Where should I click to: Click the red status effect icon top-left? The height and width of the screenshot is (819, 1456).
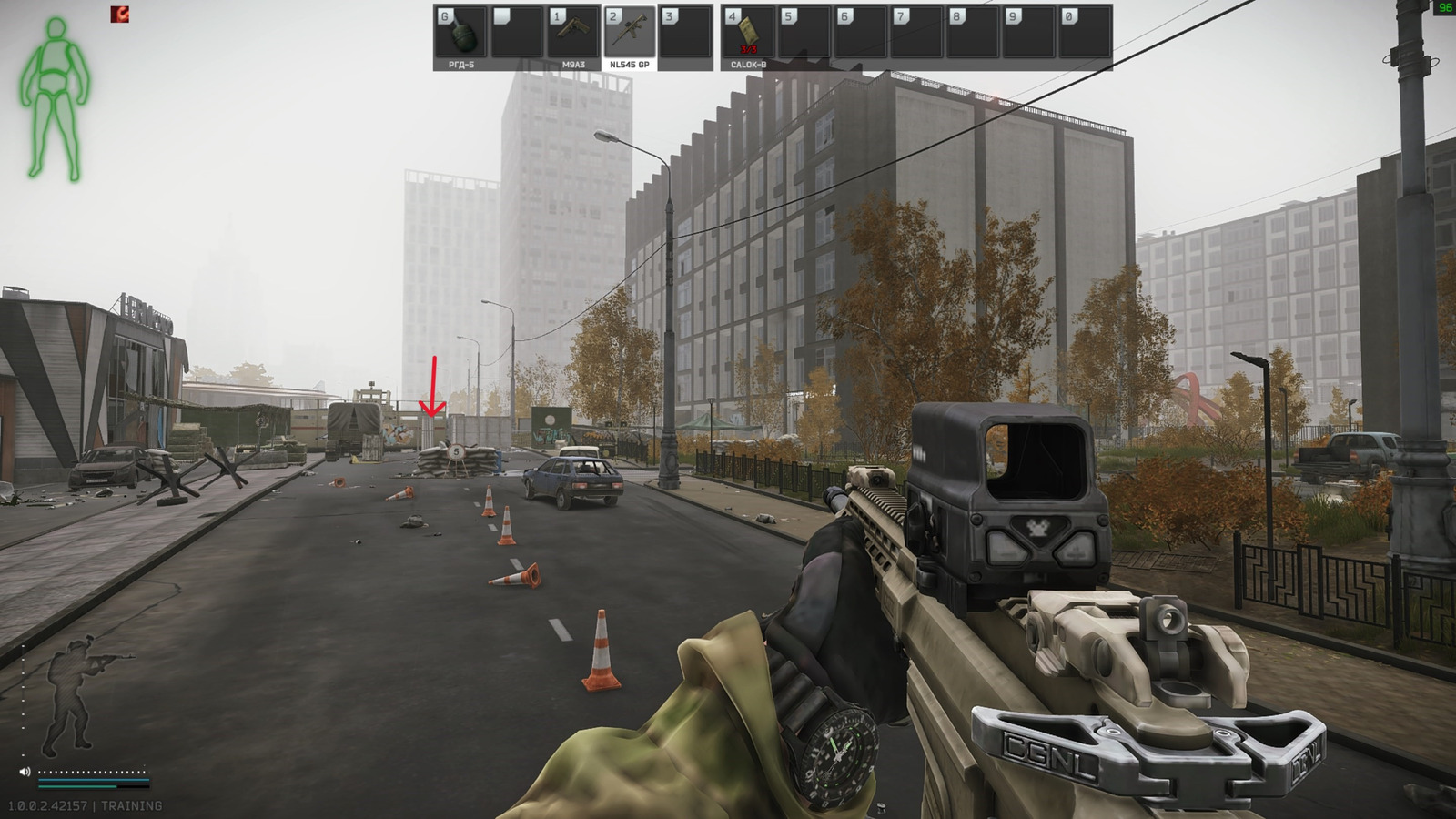click(x=120, y=13)
